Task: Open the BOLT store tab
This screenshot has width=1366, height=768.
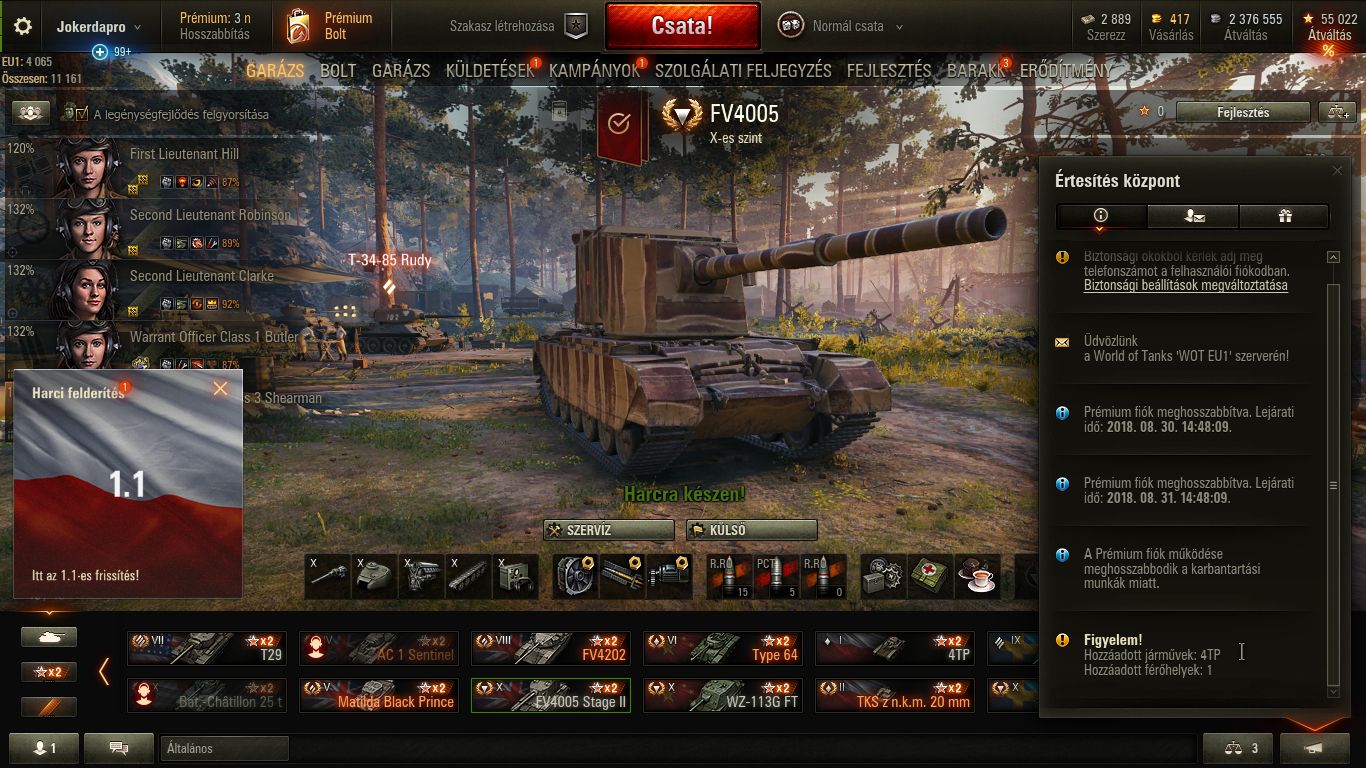Action: [338, 71]
